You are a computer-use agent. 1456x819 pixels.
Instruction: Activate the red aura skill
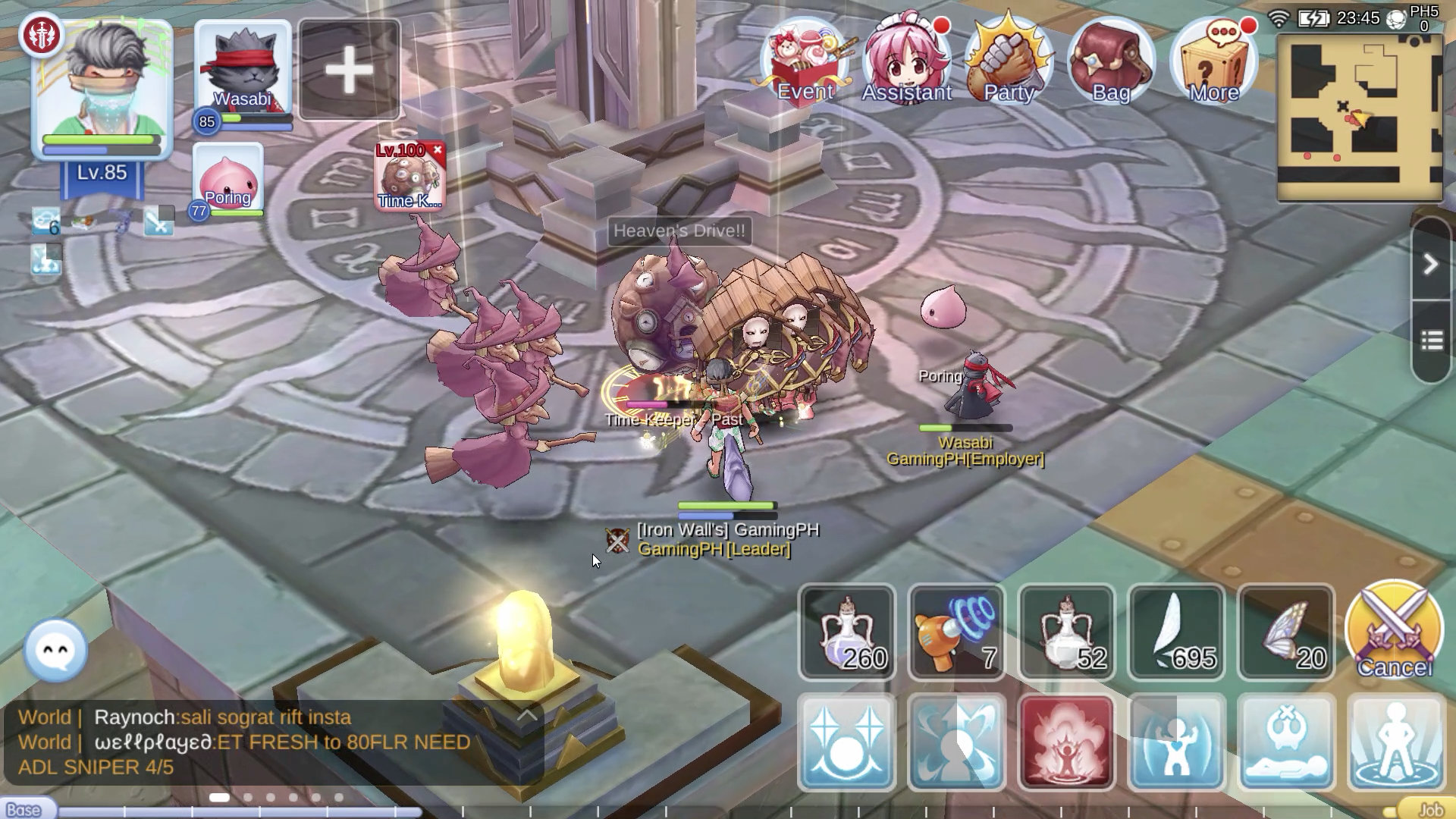pos(1066,742)
